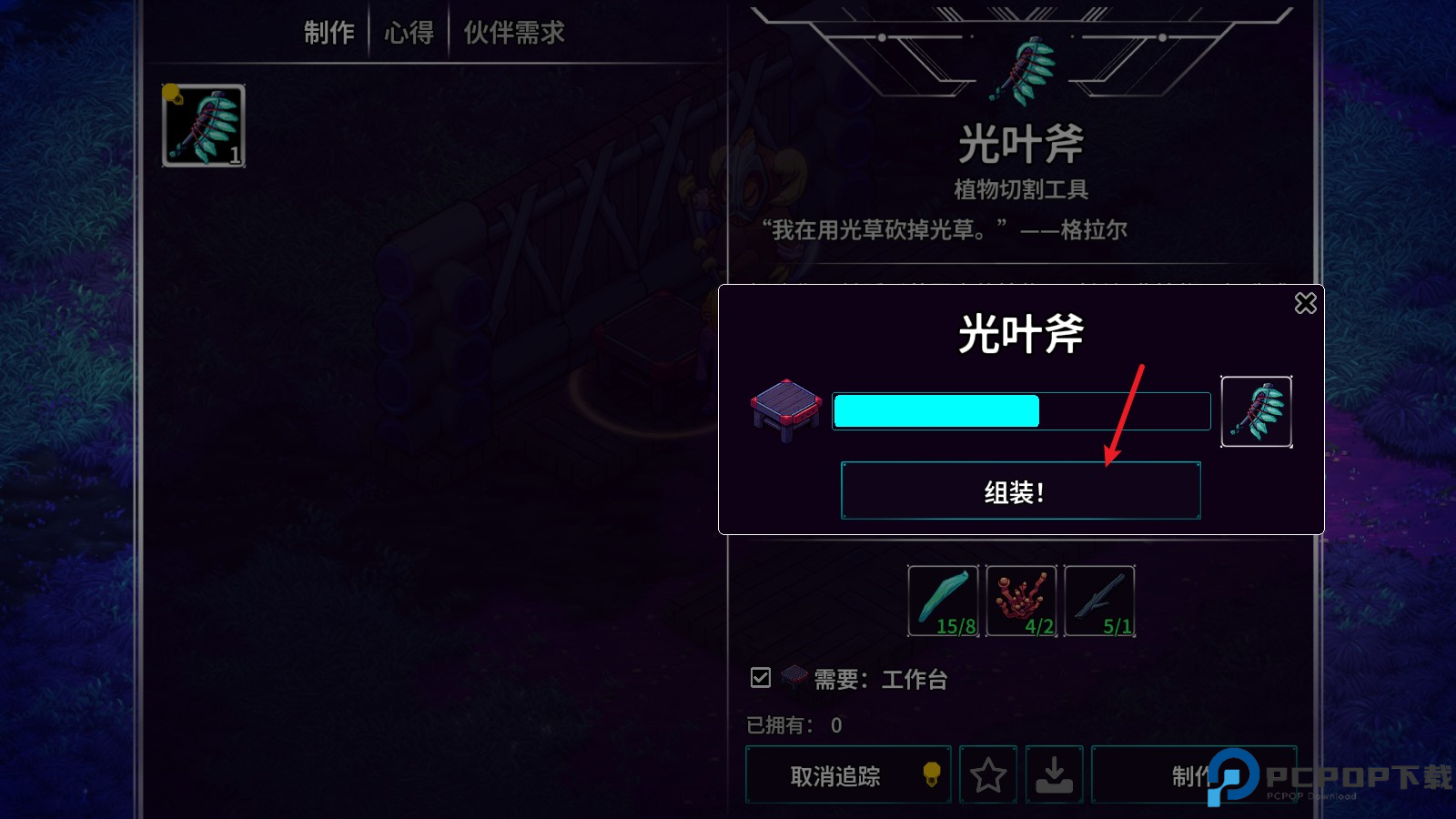
Task: Click the 制作 button at bottom right
Action: 1192,775
